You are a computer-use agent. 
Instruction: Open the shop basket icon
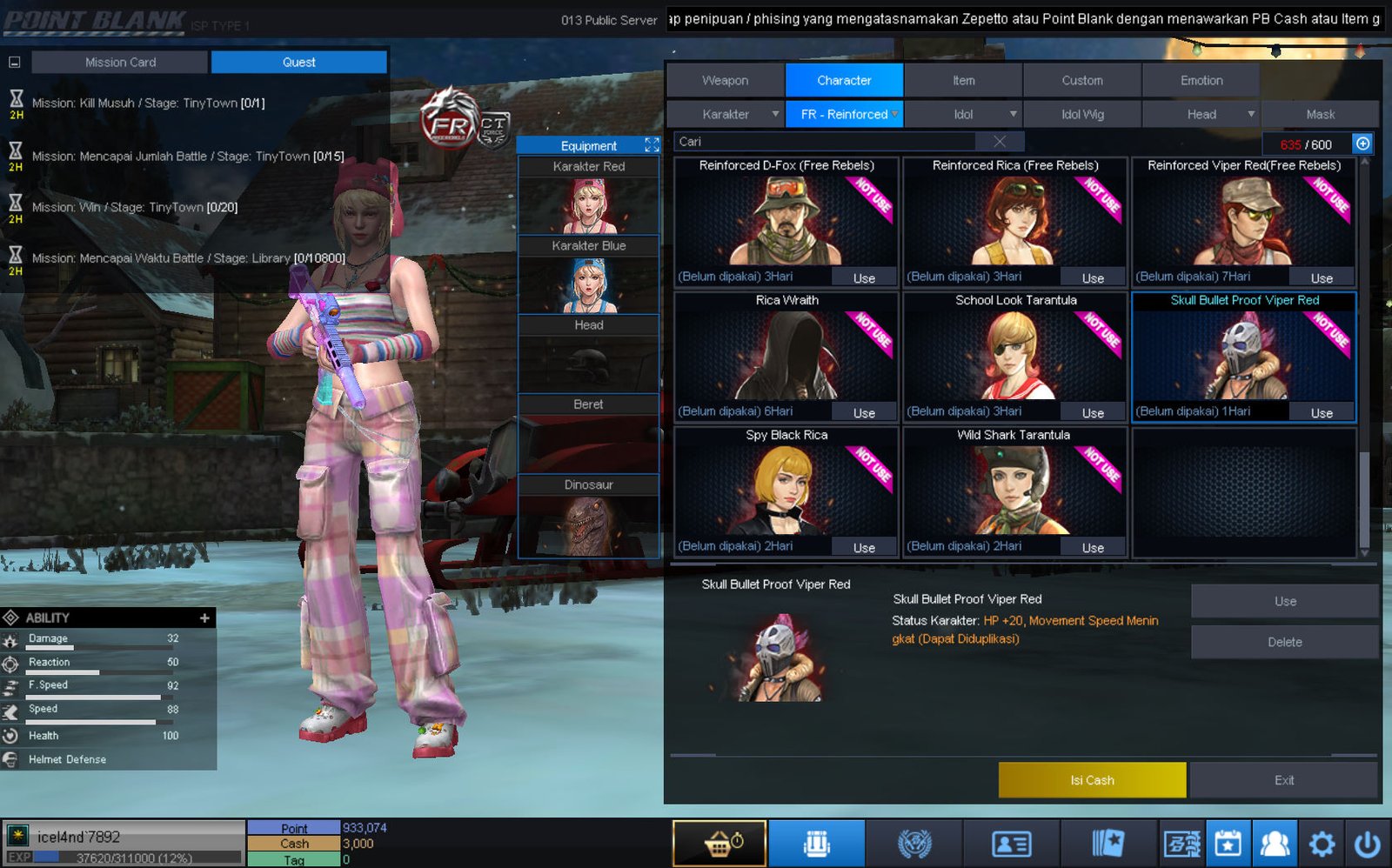pos(719,843)
